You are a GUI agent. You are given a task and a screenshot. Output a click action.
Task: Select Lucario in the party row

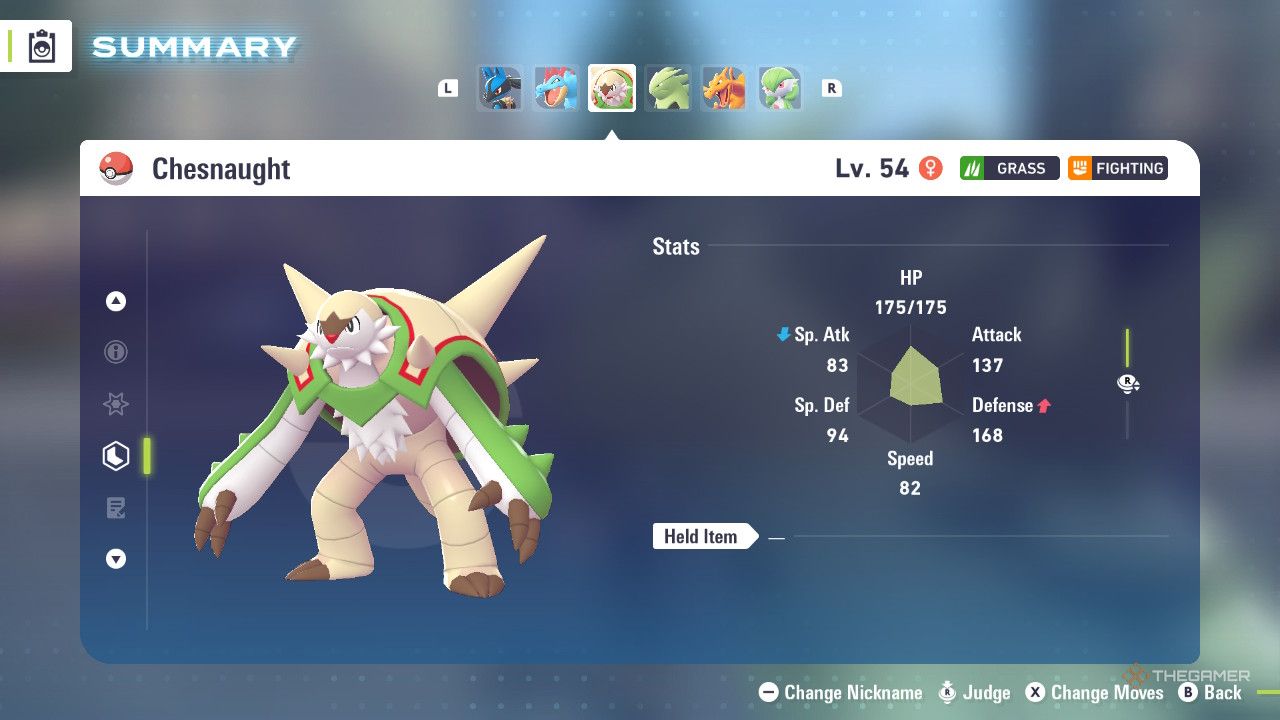click(x=499, y=88)
